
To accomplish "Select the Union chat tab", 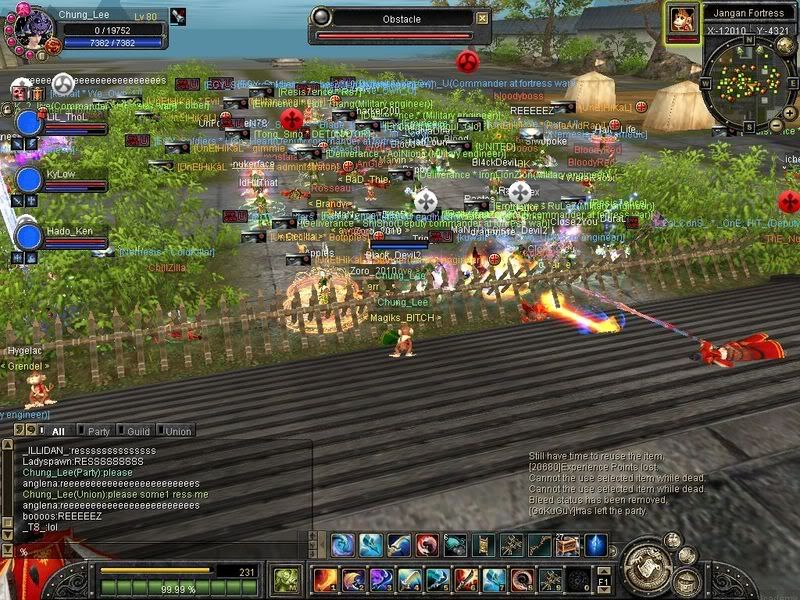I will [178, 431].
